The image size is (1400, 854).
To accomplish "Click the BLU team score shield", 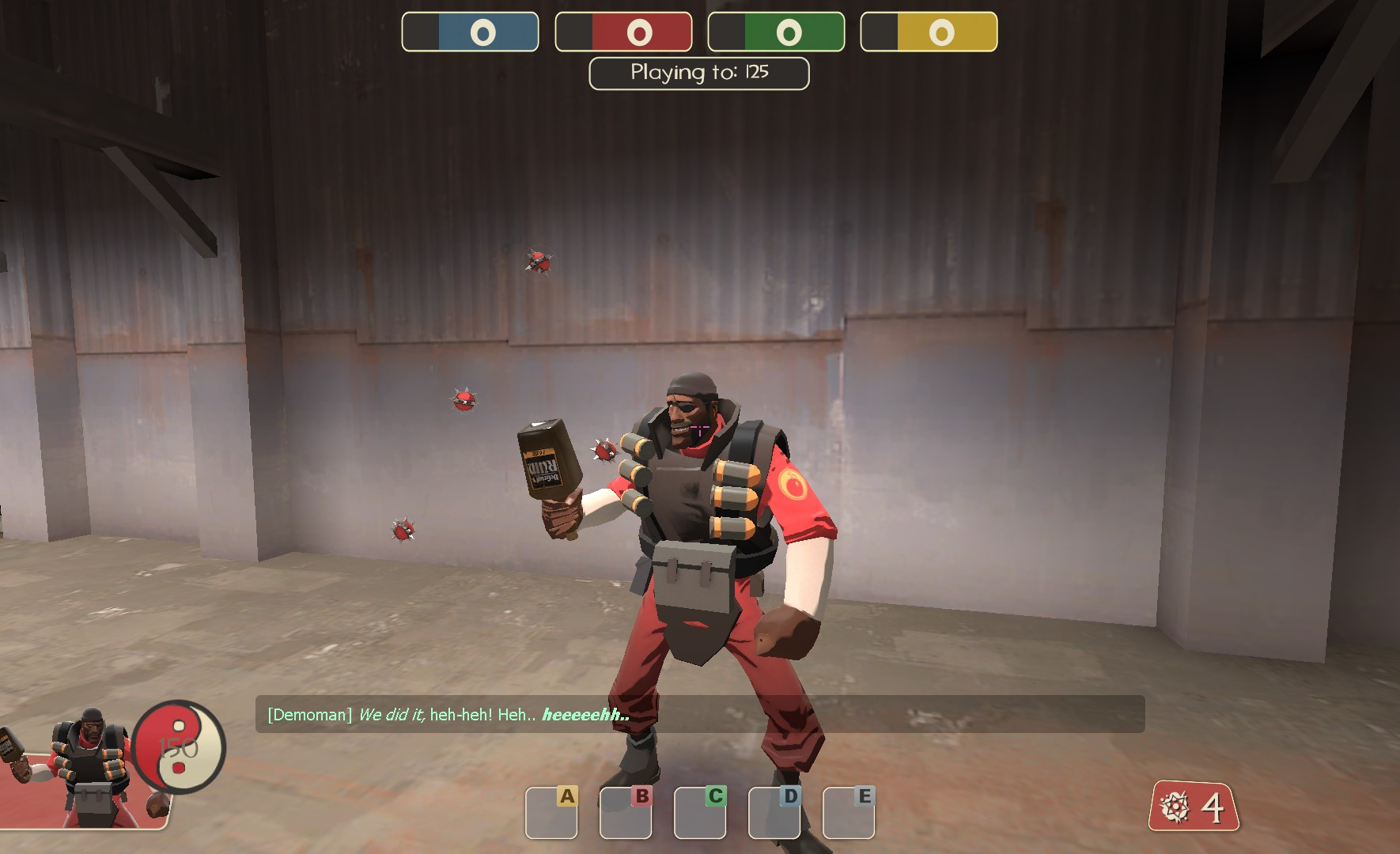I will point(470,32).
